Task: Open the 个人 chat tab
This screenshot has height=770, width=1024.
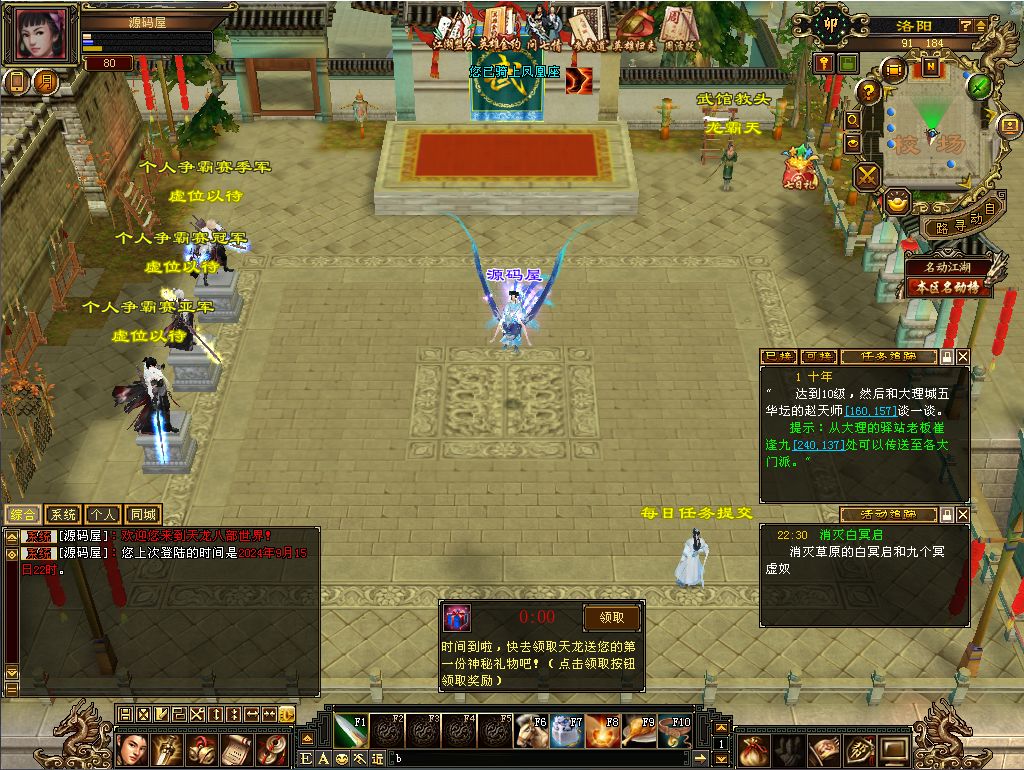Action: coord(102,515)
